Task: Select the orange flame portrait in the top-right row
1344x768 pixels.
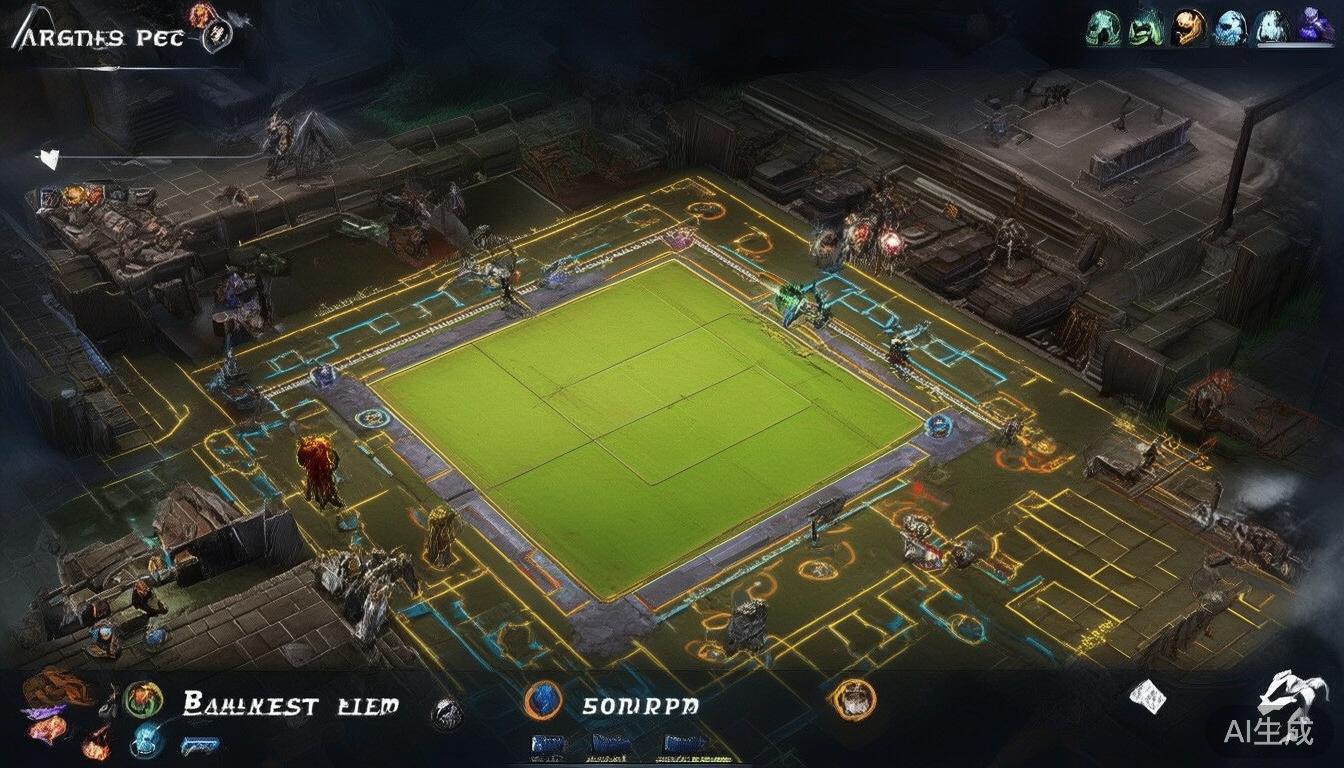Action: point(1188,27)
